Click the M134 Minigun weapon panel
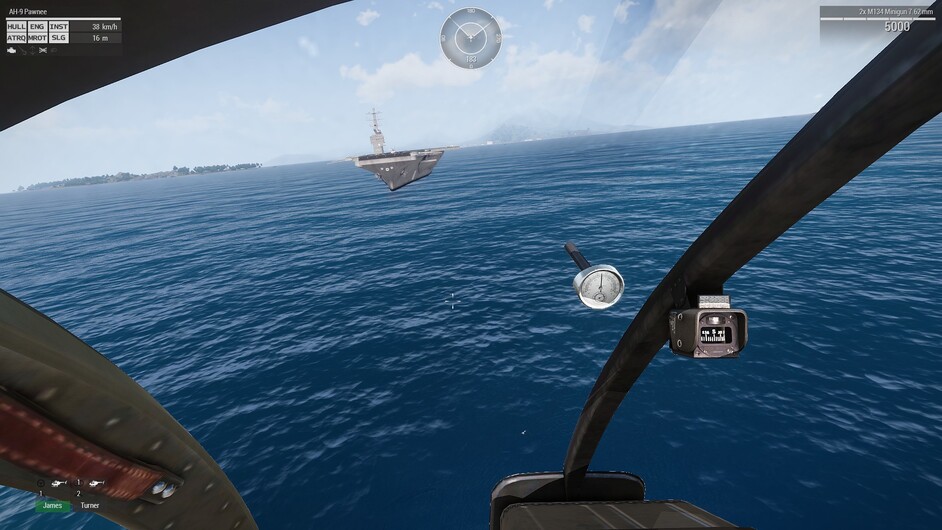 878,20
